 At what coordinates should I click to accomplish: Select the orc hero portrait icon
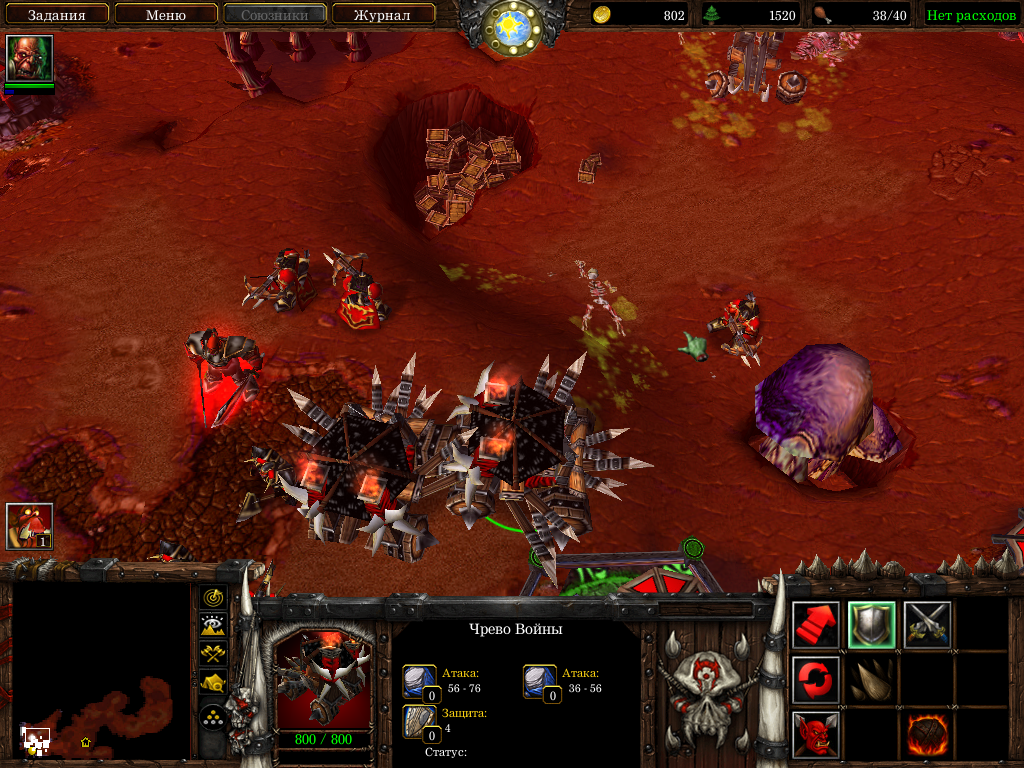[x=29, y=59]
